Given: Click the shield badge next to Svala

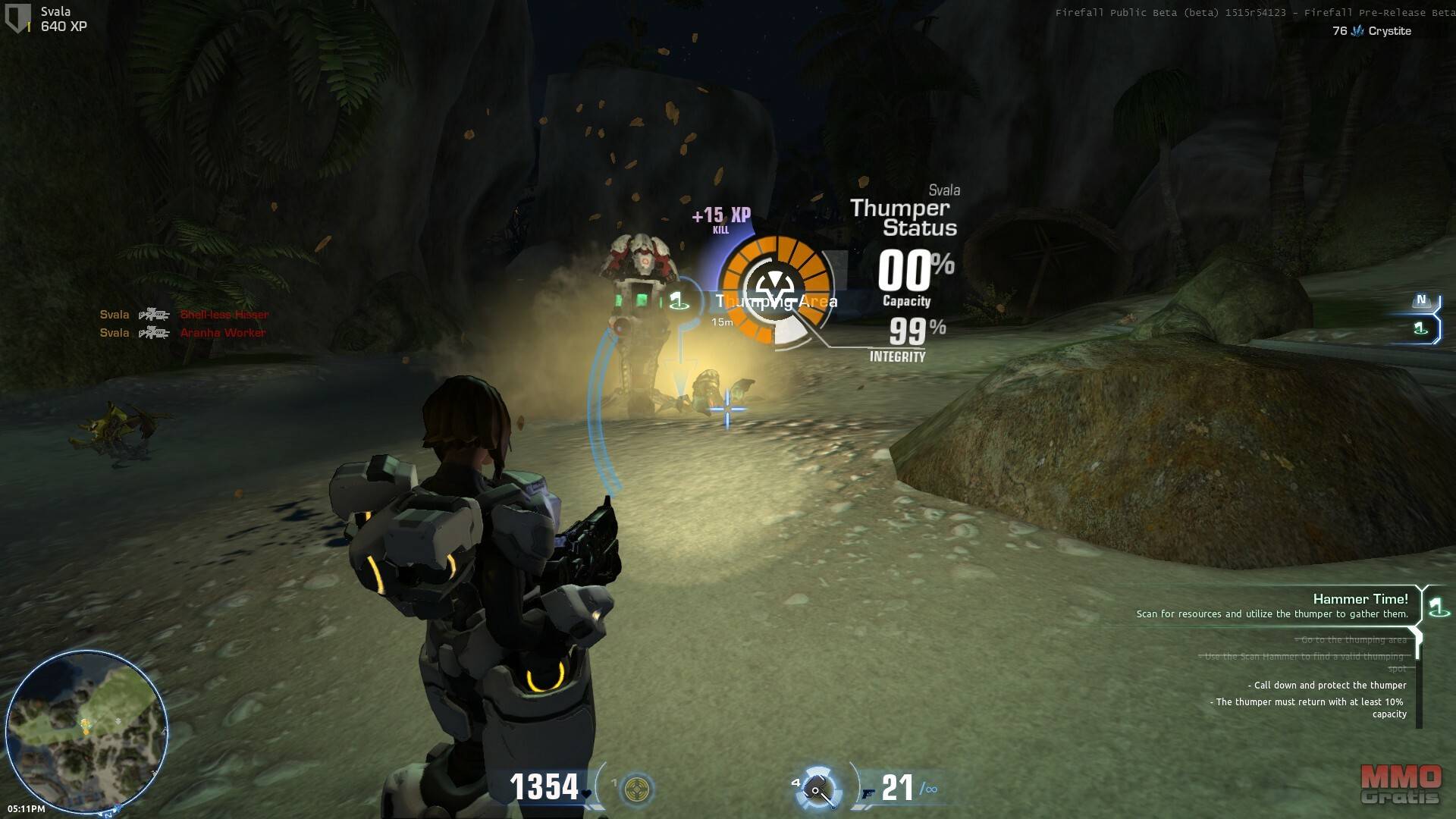Looking at the screenshot, I should click(x=17, y=18).
